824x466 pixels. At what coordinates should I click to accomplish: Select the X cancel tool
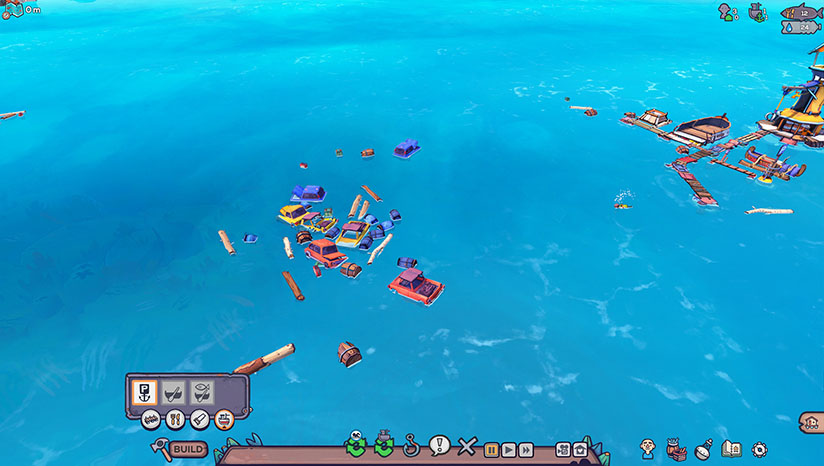465,446
